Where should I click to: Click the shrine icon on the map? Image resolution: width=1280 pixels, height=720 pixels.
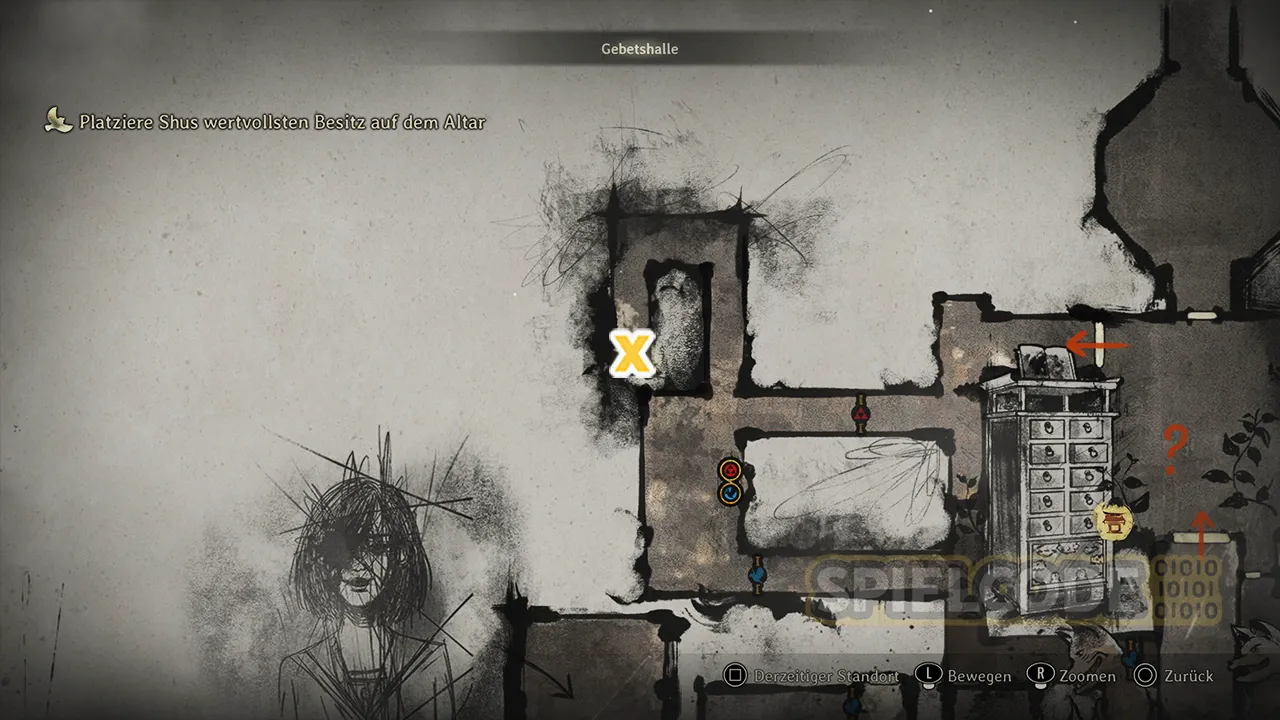(1112, 519)
